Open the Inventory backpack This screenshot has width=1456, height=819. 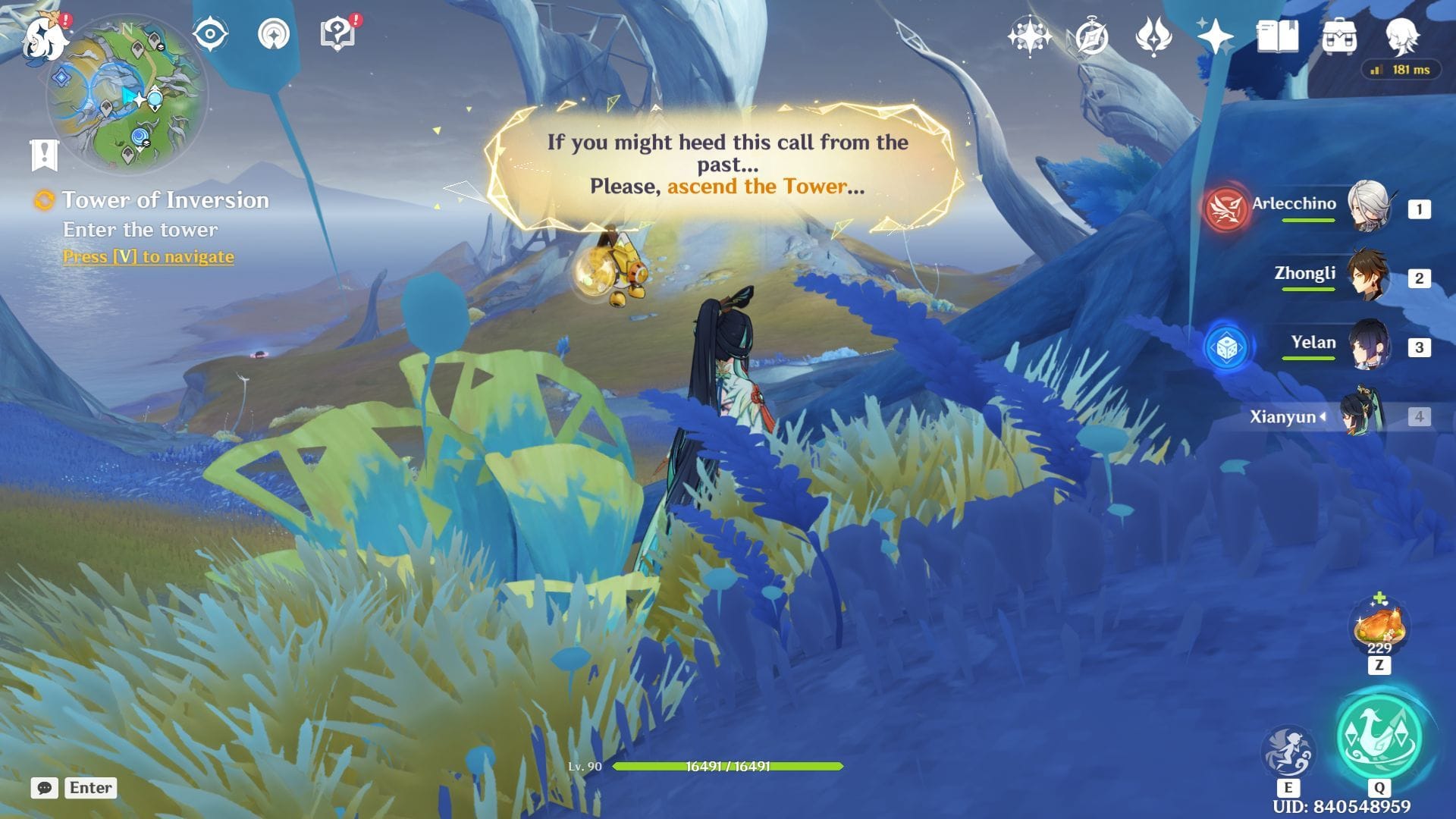pos(1339,36)
